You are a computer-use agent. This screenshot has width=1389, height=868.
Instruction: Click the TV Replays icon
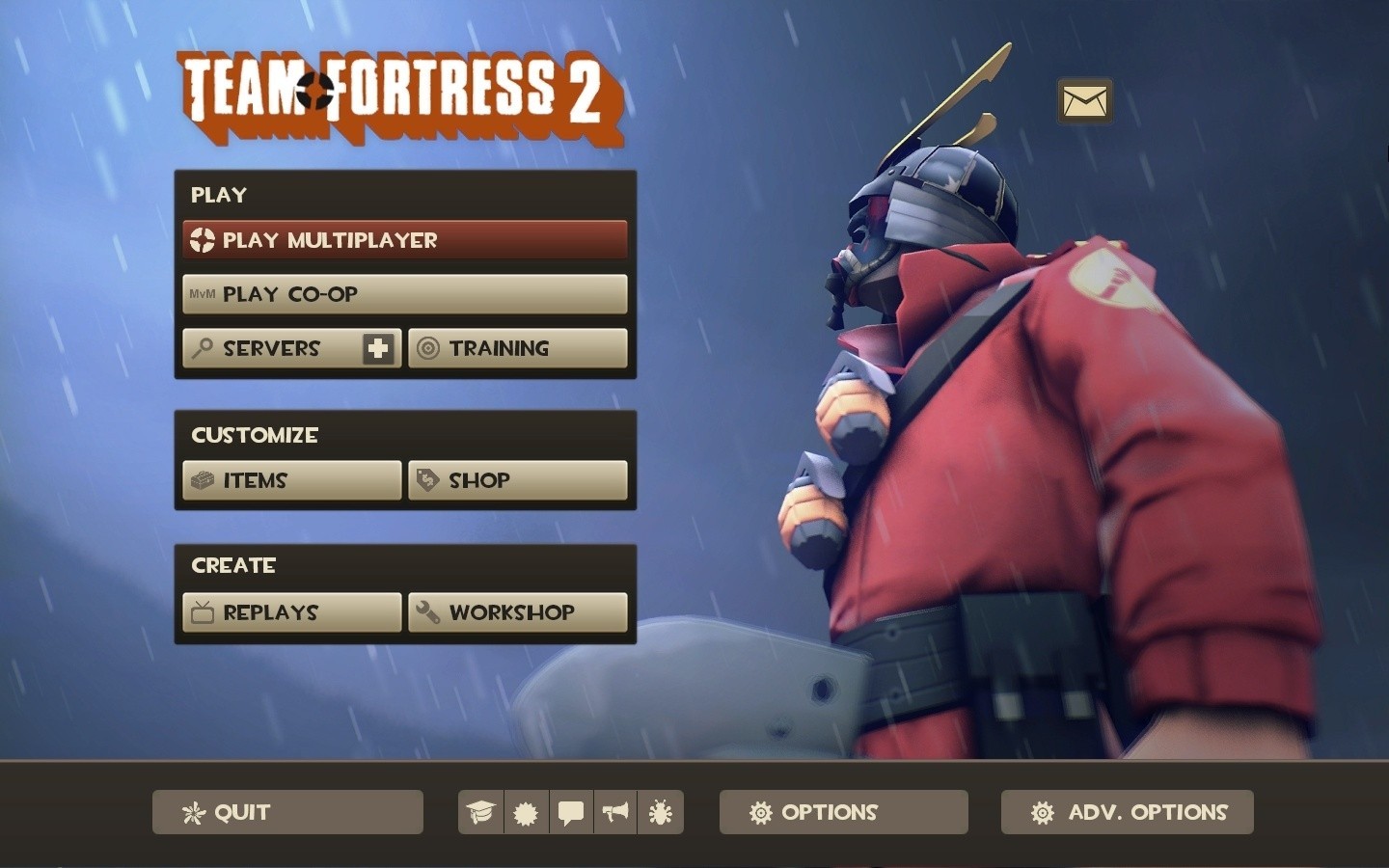coord(202,611)
